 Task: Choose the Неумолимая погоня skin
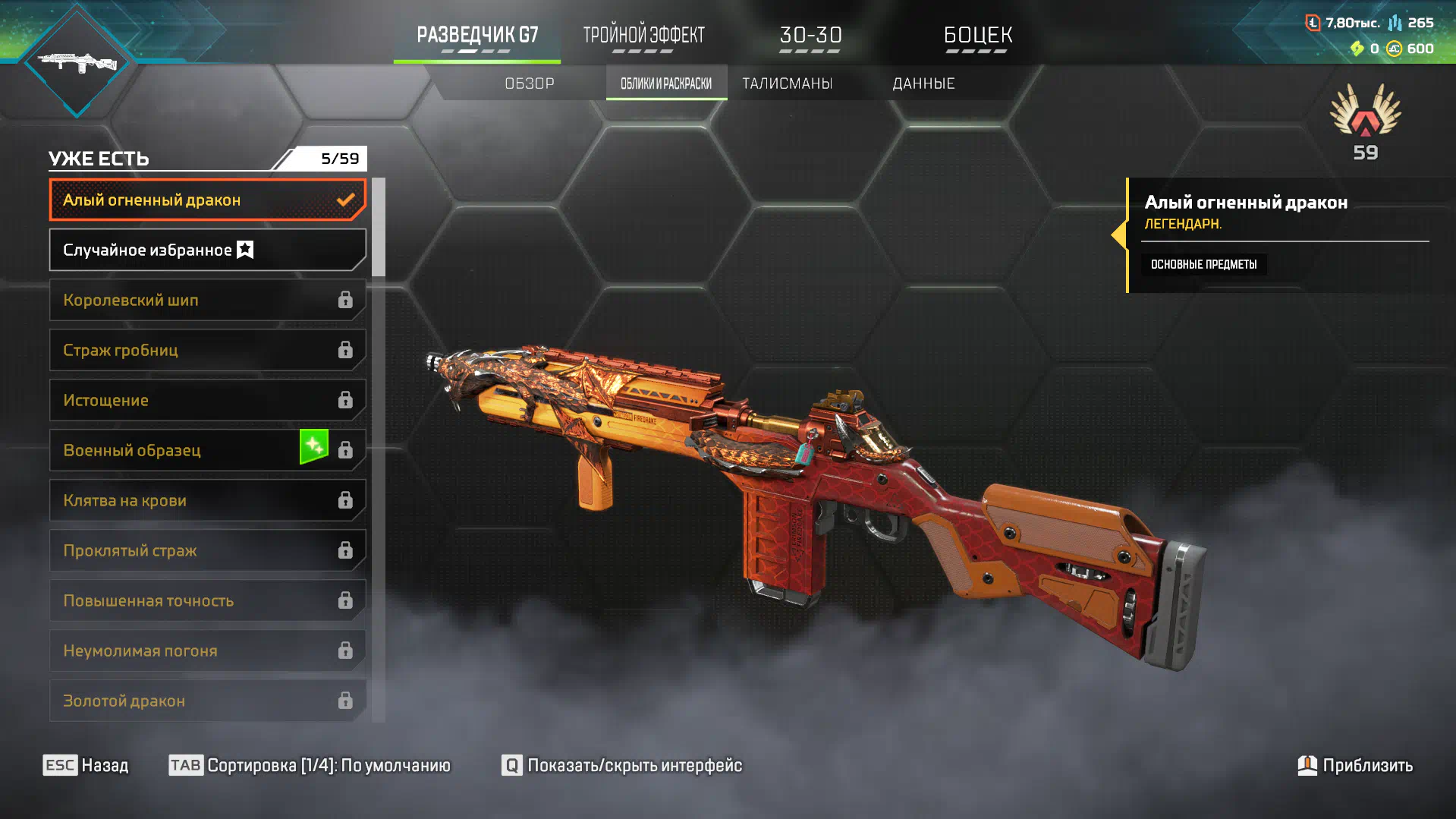[207, 650]
